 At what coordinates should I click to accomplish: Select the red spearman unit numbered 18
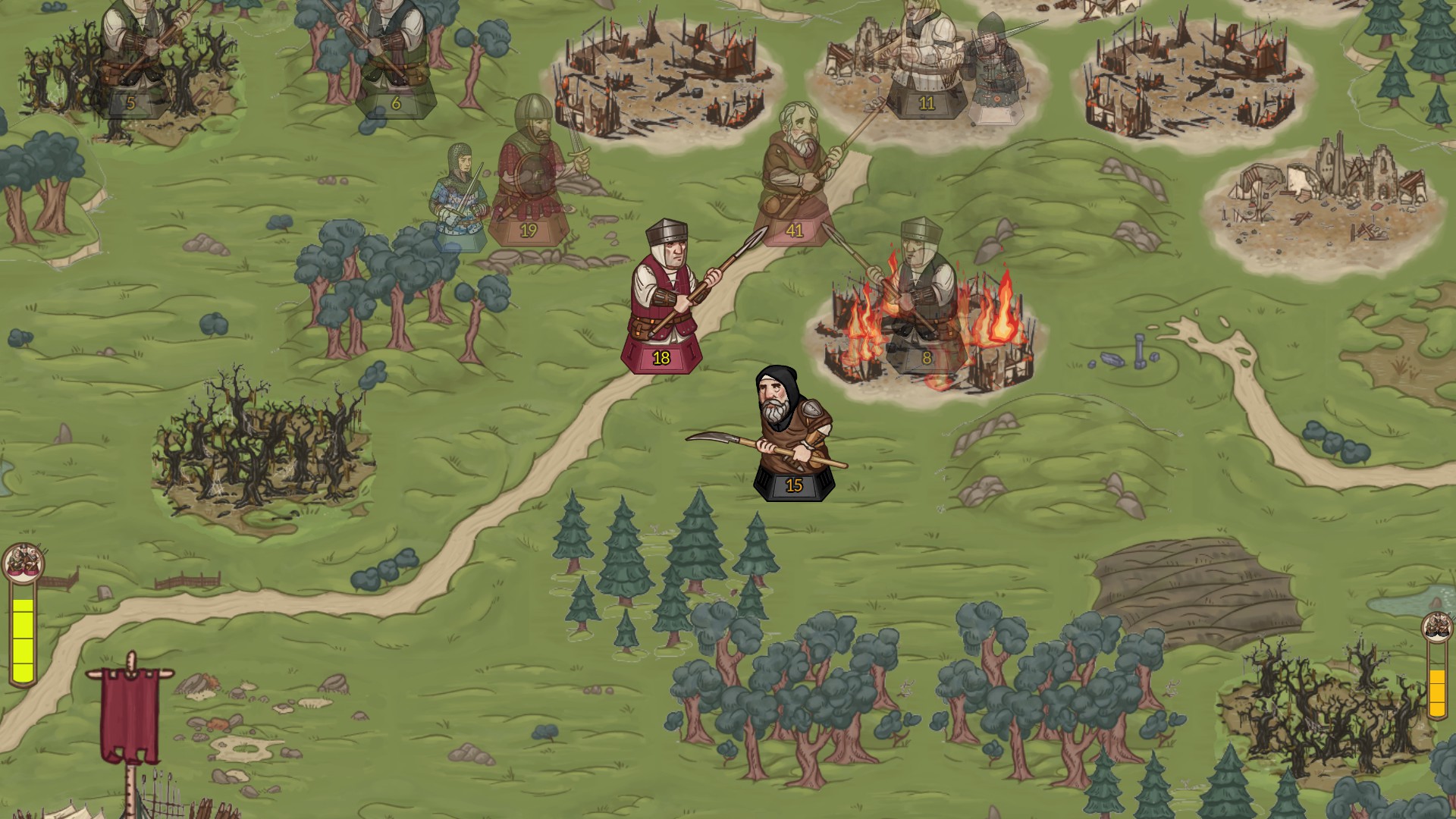tap(662, 303)
